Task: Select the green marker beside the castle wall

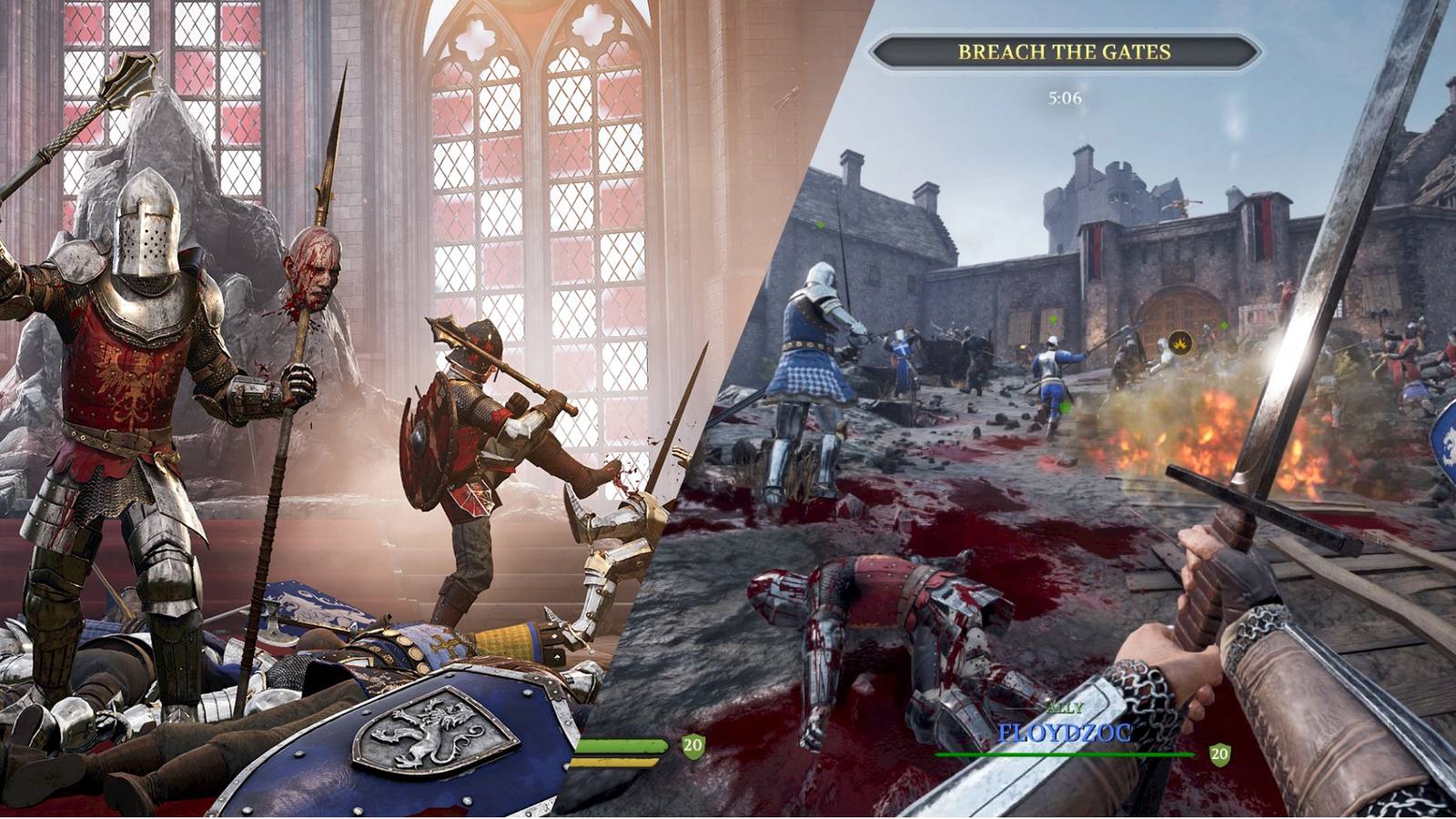Action: click(x=1053, y=319)
